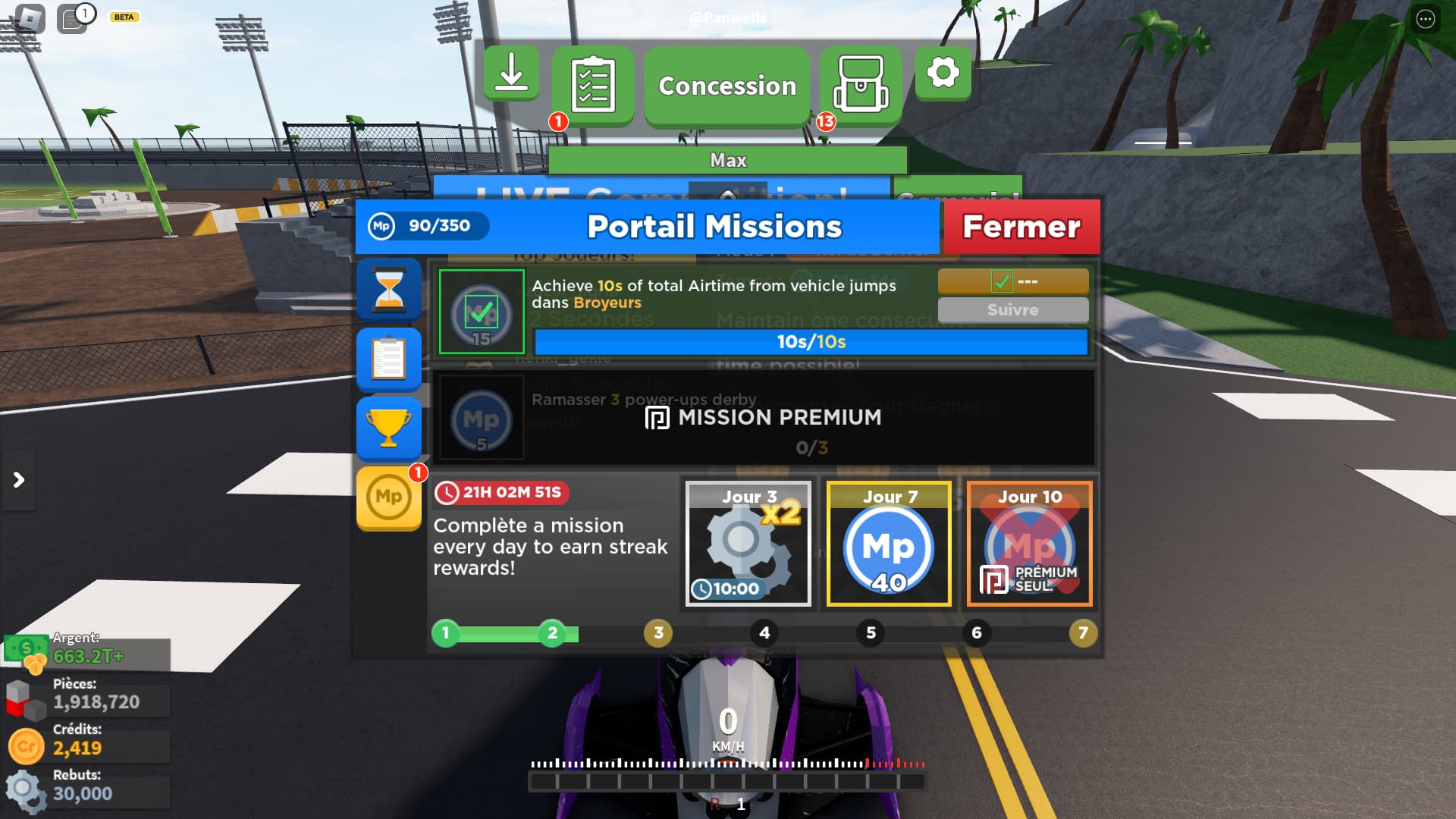Click the green download arrow icon
1456x819 pixels.
tap(512, 74)
